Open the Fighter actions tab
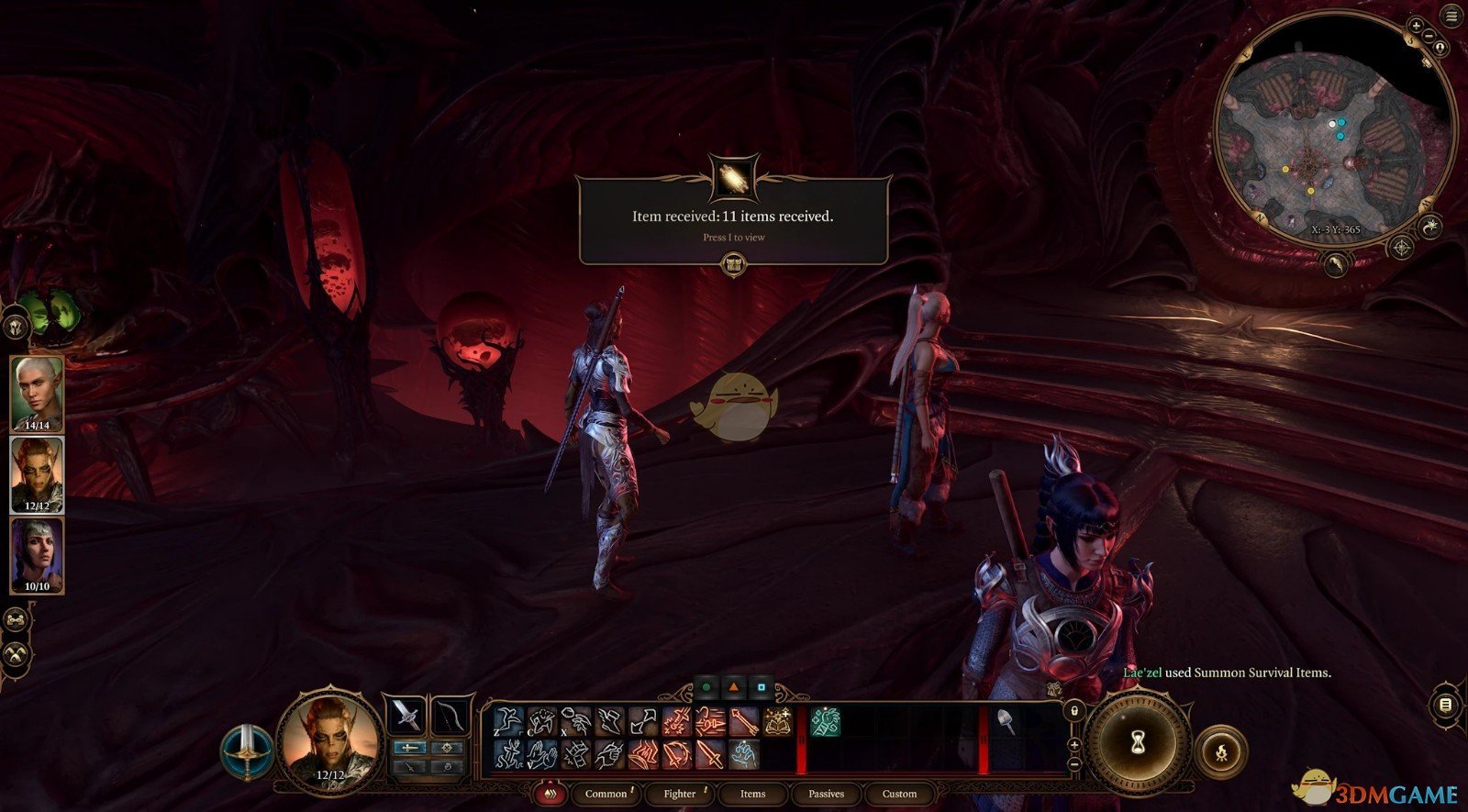Screen dimensions: 1468x812 click(680, 794)
